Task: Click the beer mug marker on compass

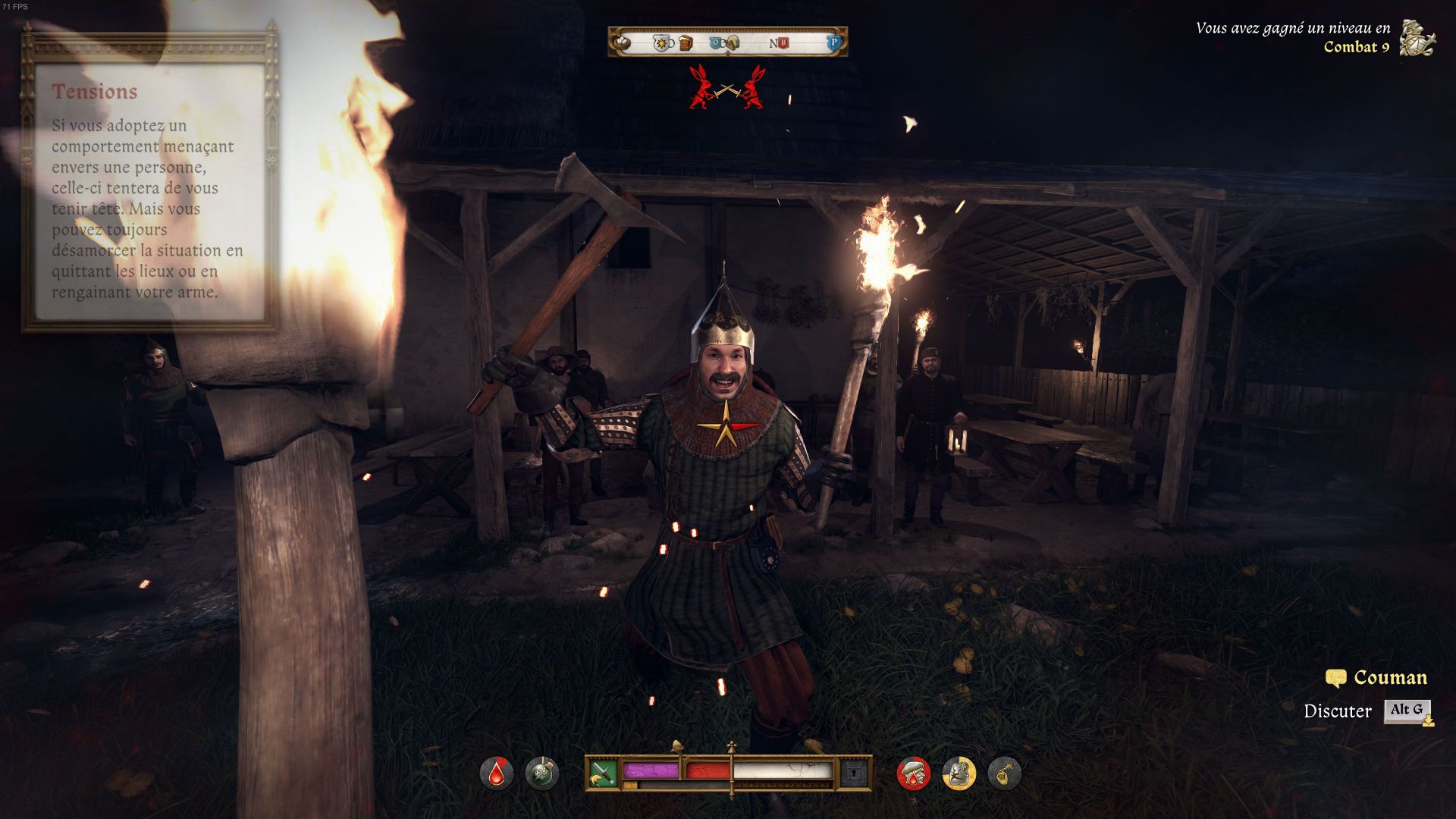Action: [x=686, y=42]
